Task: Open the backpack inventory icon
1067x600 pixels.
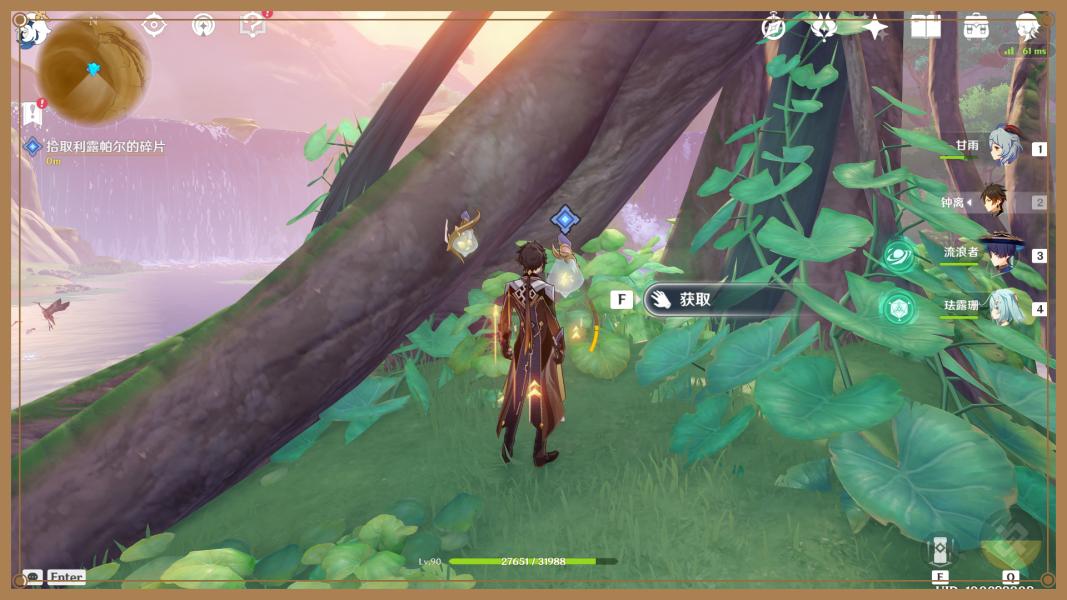Action: [976, 27]
